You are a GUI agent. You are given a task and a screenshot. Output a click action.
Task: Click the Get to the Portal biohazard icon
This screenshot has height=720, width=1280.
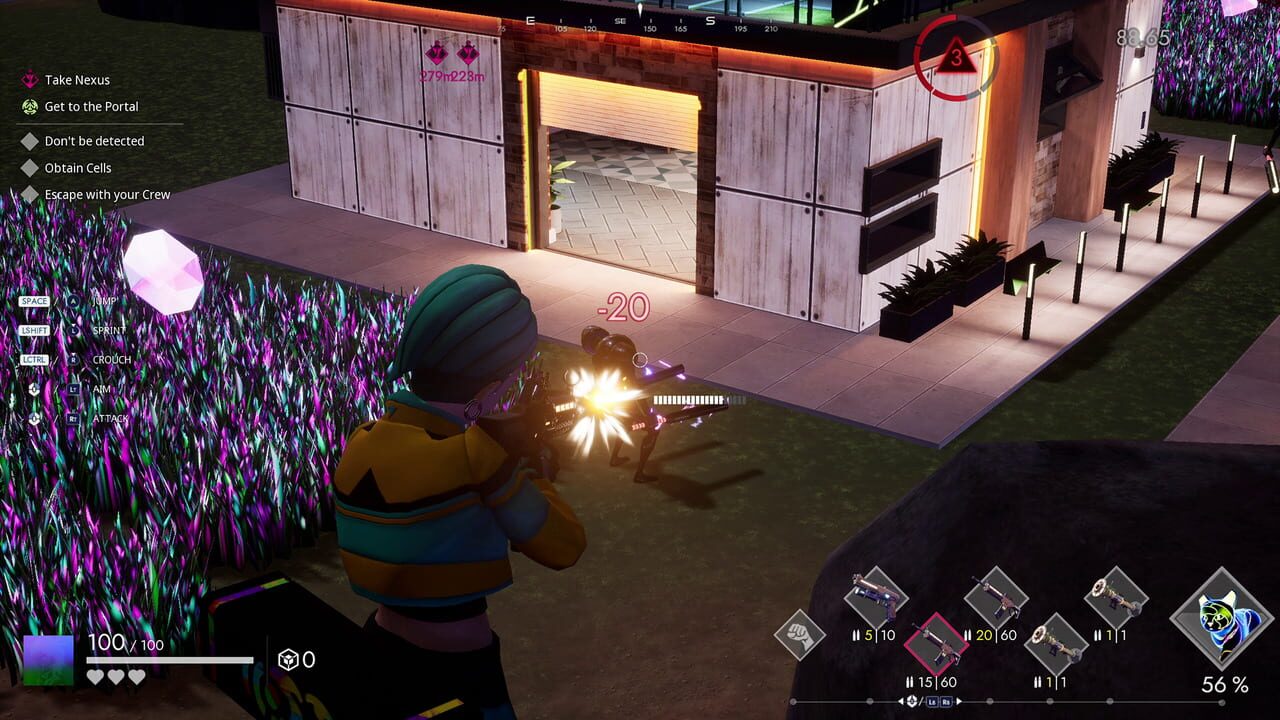[29, 107]
